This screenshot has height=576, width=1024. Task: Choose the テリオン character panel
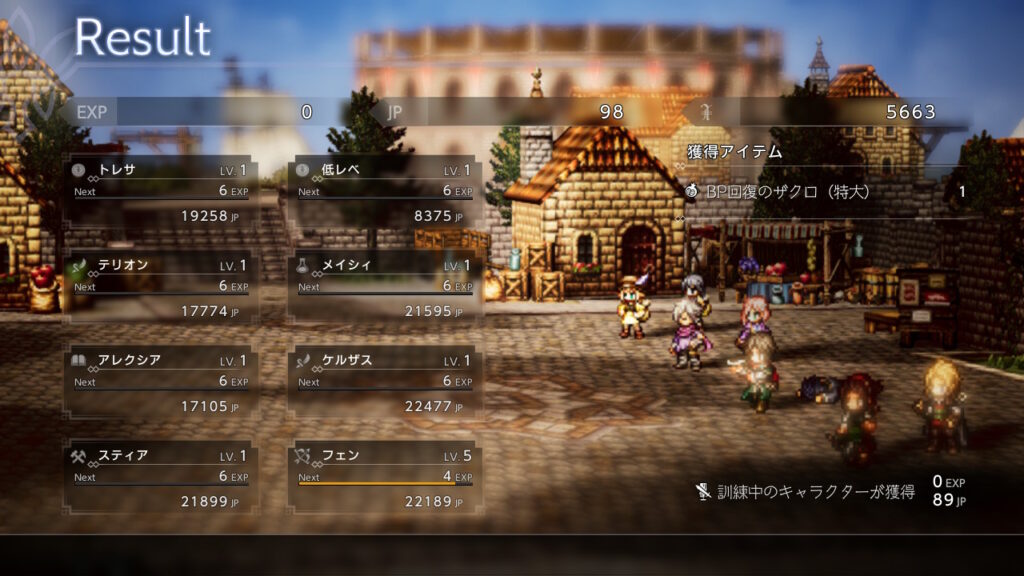click(160, 288)
